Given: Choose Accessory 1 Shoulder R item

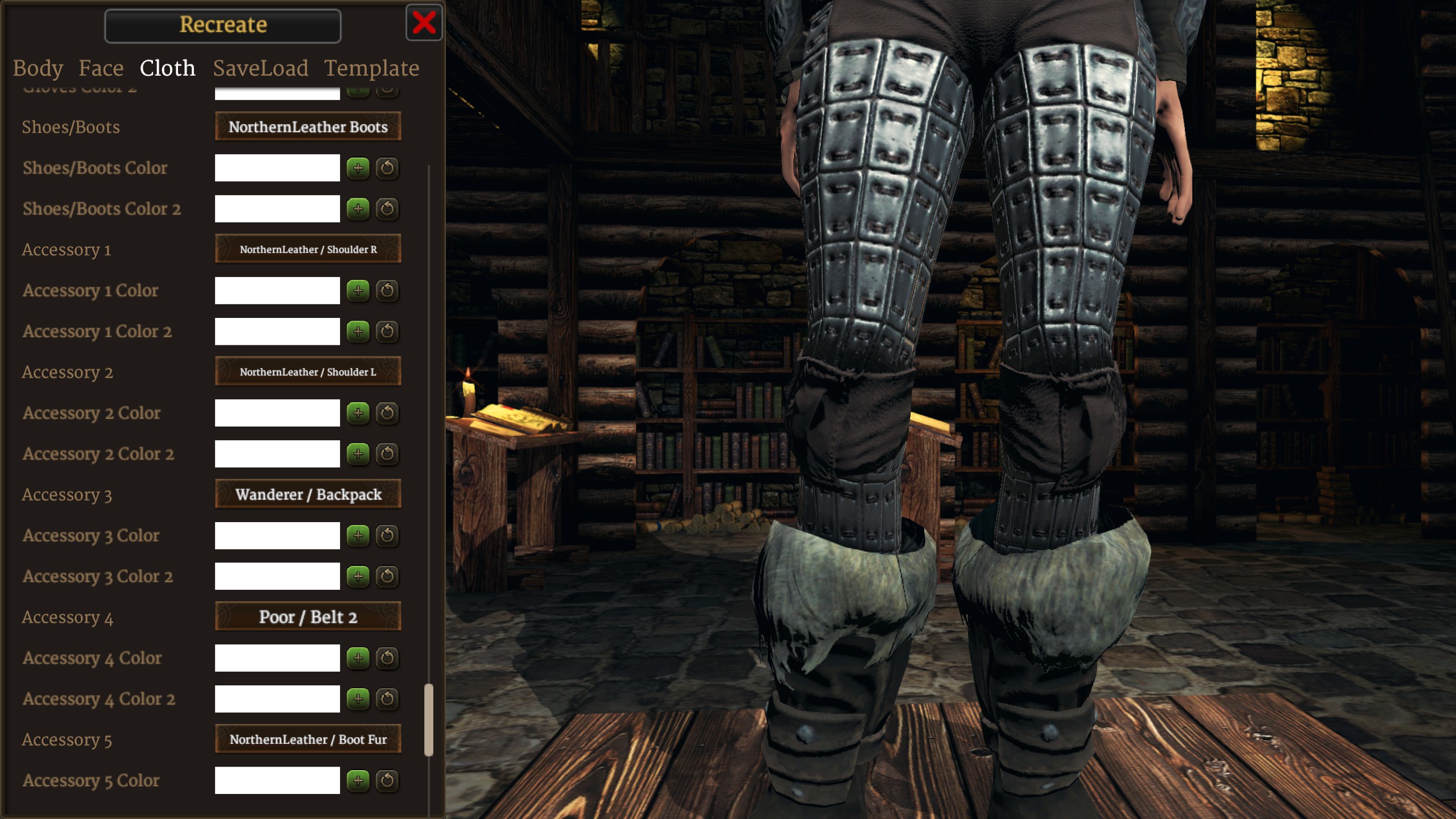Looking at the screenshot, I should pos(308,249).
